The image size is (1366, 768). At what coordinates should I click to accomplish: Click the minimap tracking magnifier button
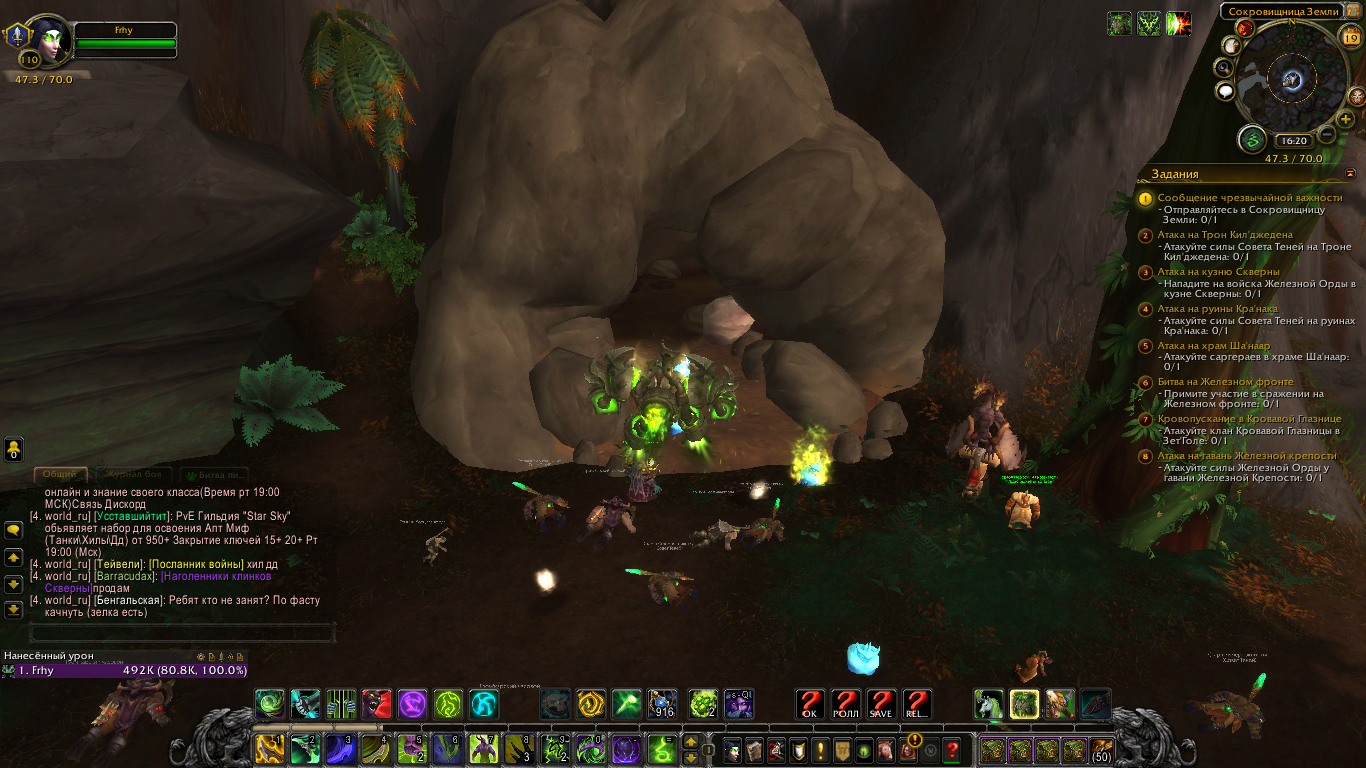(1224, 67)
